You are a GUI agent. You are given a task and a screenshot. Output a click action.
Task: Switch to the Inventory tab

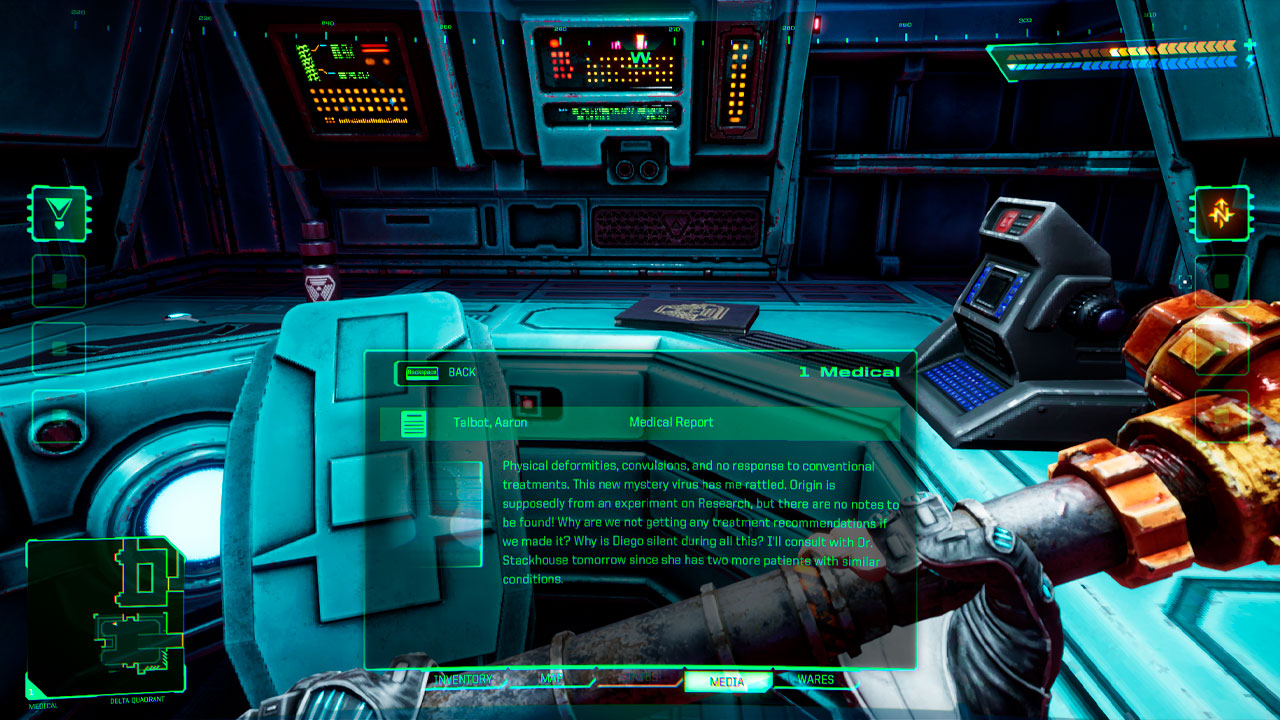click(464, 680)
